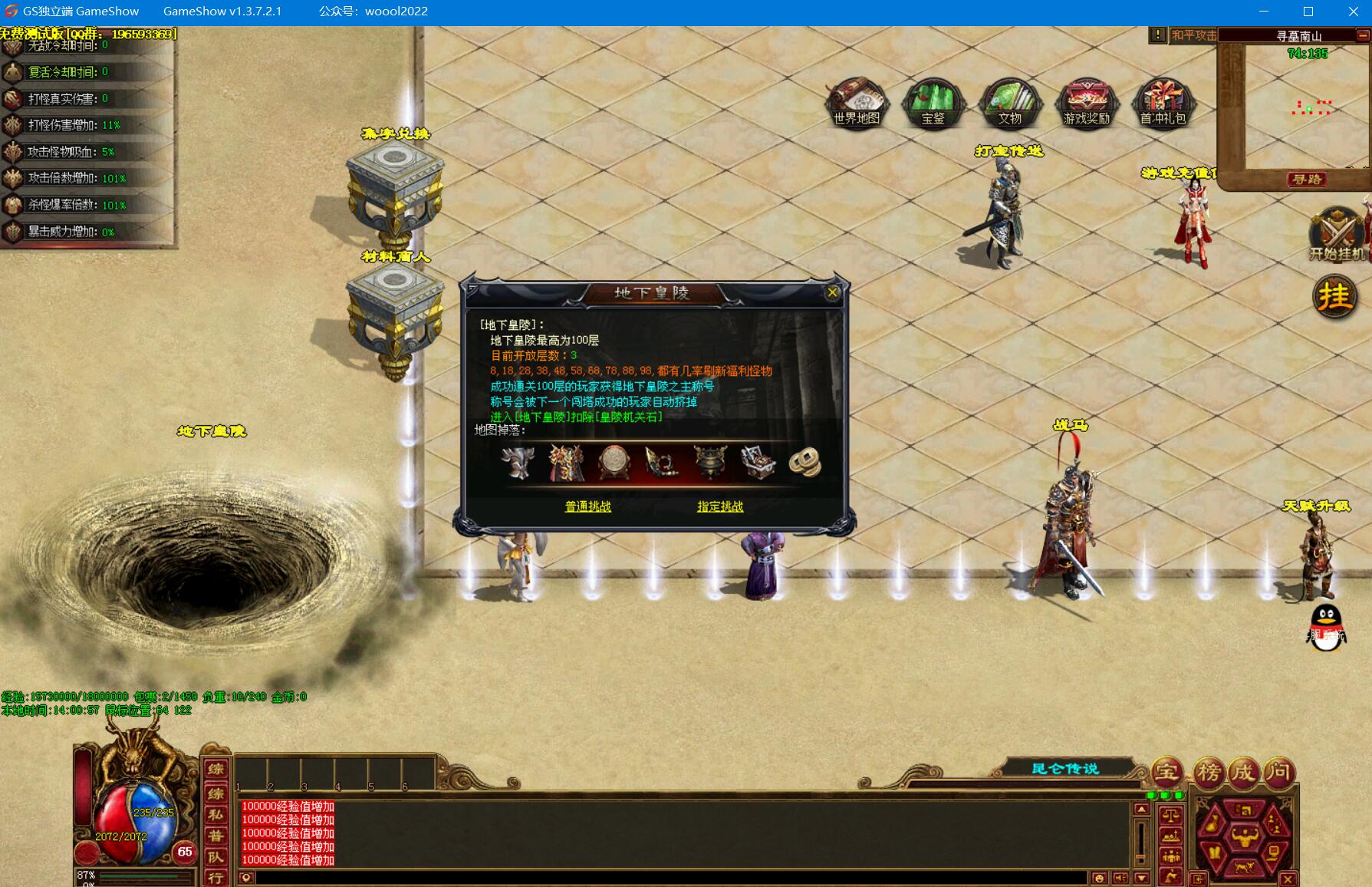Minimize the minimap panel

[x=1363, y=35]
